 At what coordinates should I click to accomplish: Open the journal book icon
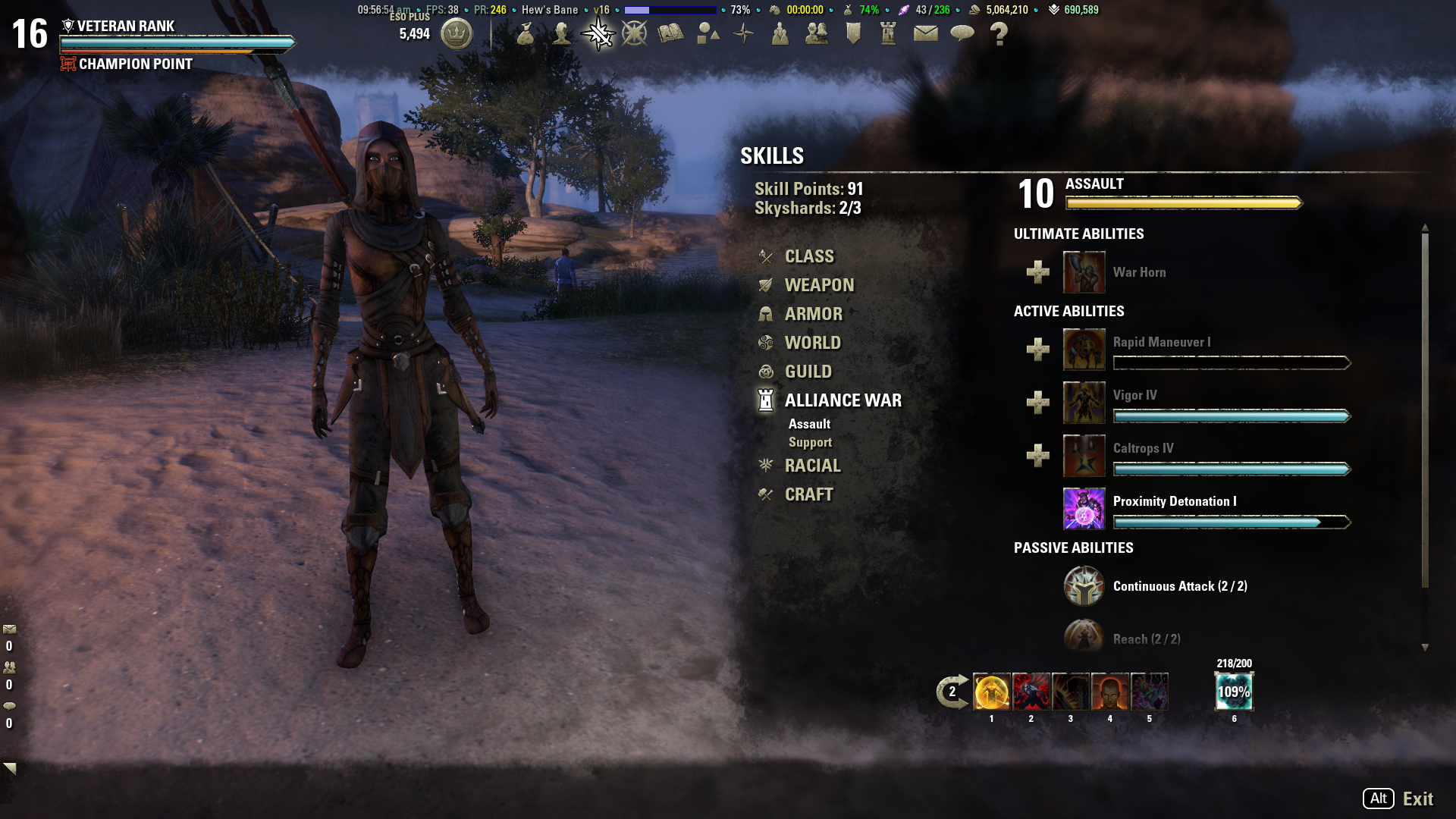click(670, 33)
